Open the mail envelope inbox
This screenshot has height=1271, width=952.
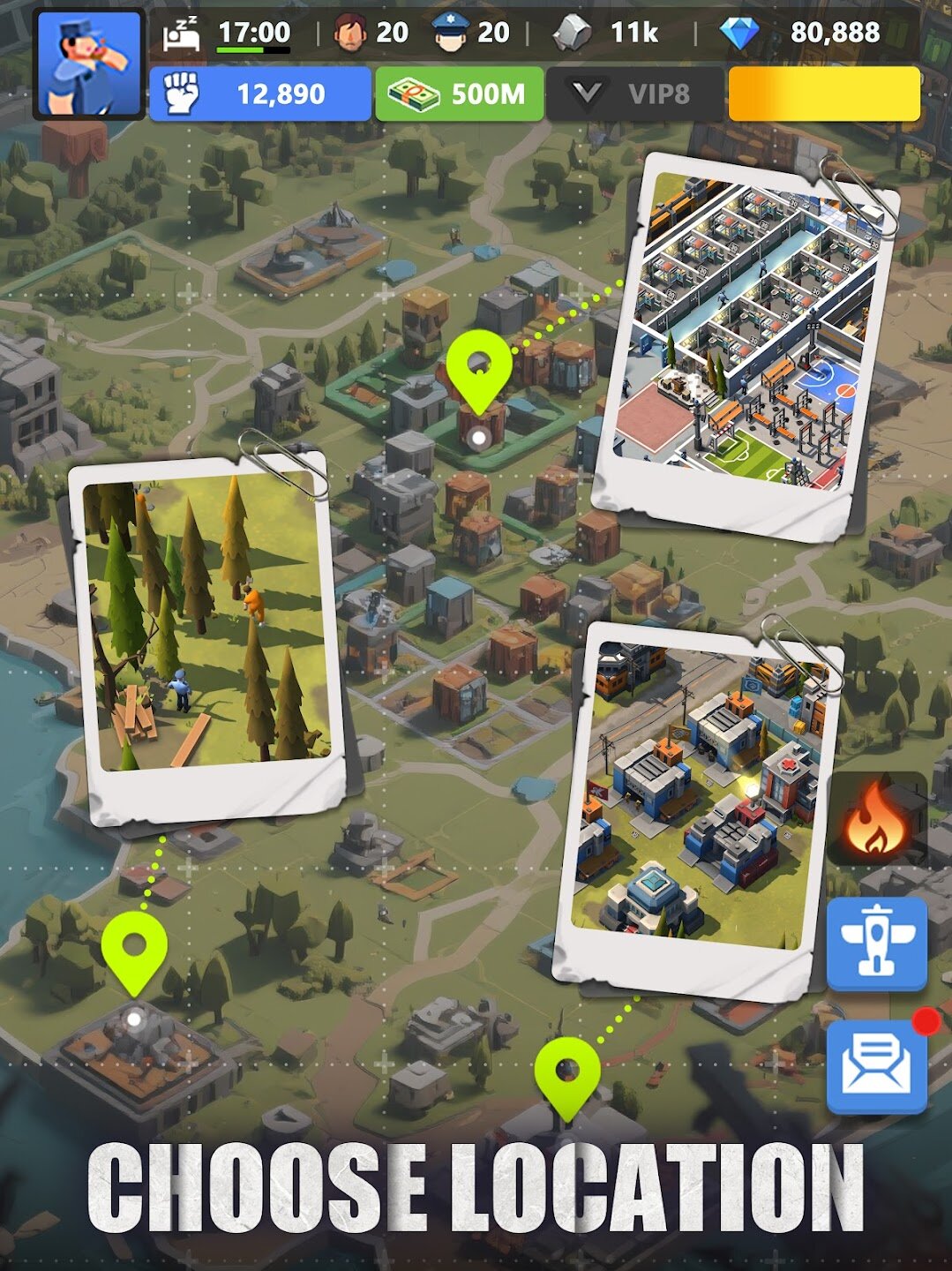click(x=876, y=1064)
